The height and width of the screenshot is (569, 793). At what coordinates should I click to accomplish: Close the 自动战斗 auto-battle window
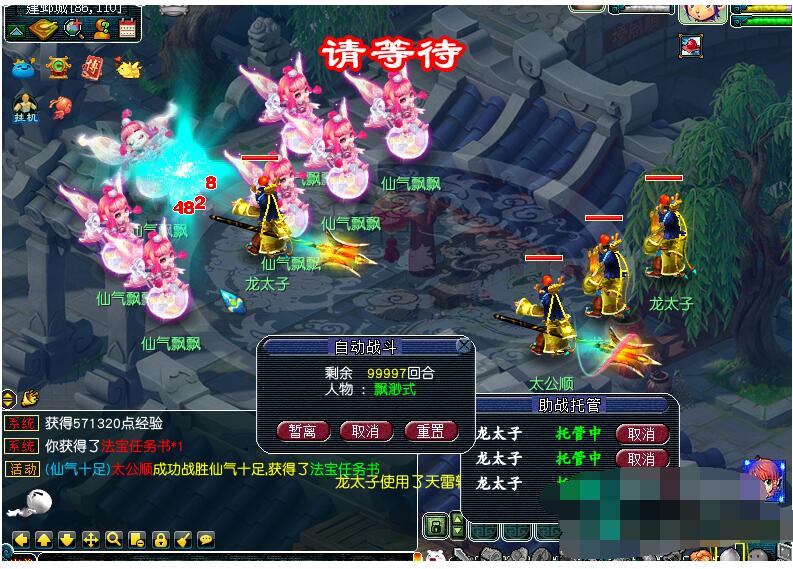pos(463,345)
